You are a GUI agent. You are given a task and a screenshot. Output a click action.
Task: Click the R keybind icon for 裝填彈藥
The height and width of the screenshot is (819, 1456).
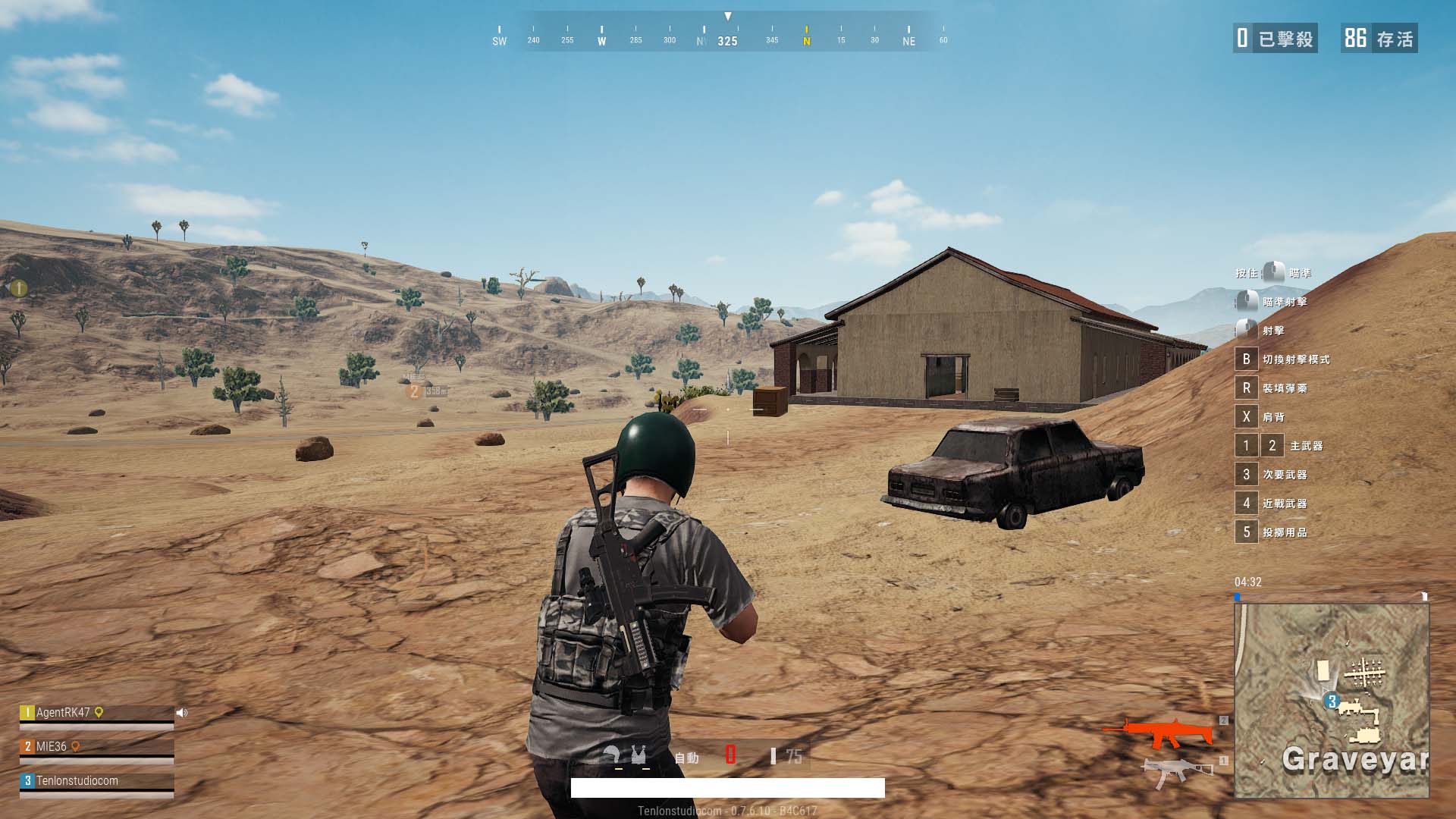click(1246, 388)
